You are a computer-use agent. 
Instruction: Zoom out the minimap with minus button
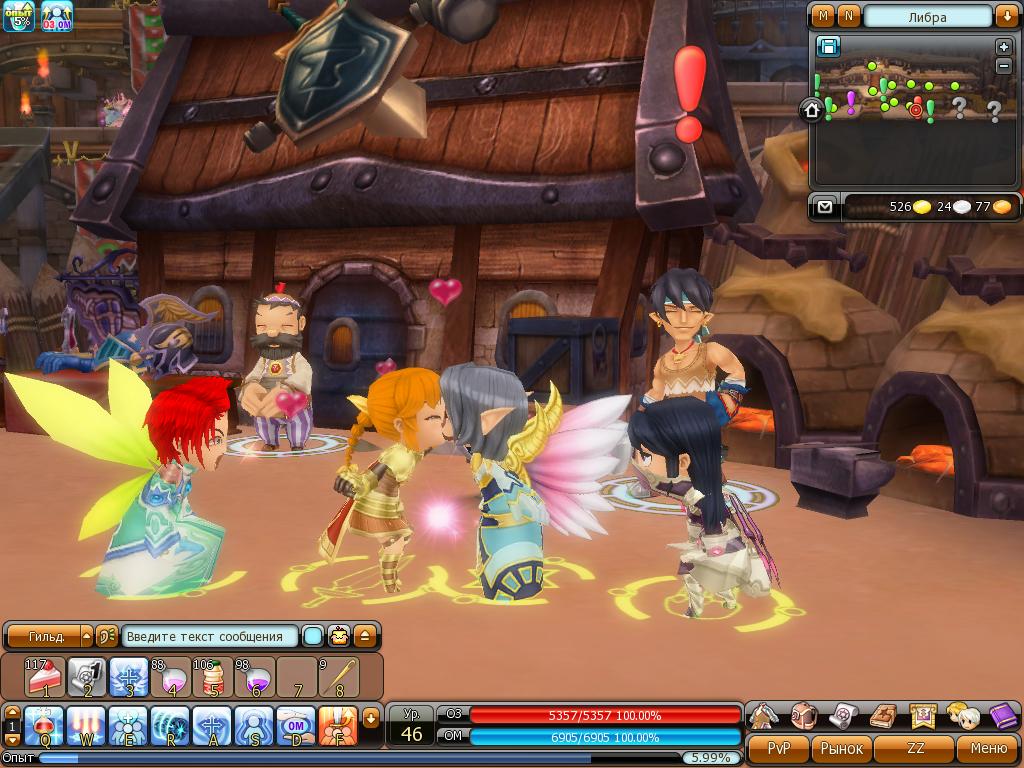pyautogui.click(x=1004, y=66)
